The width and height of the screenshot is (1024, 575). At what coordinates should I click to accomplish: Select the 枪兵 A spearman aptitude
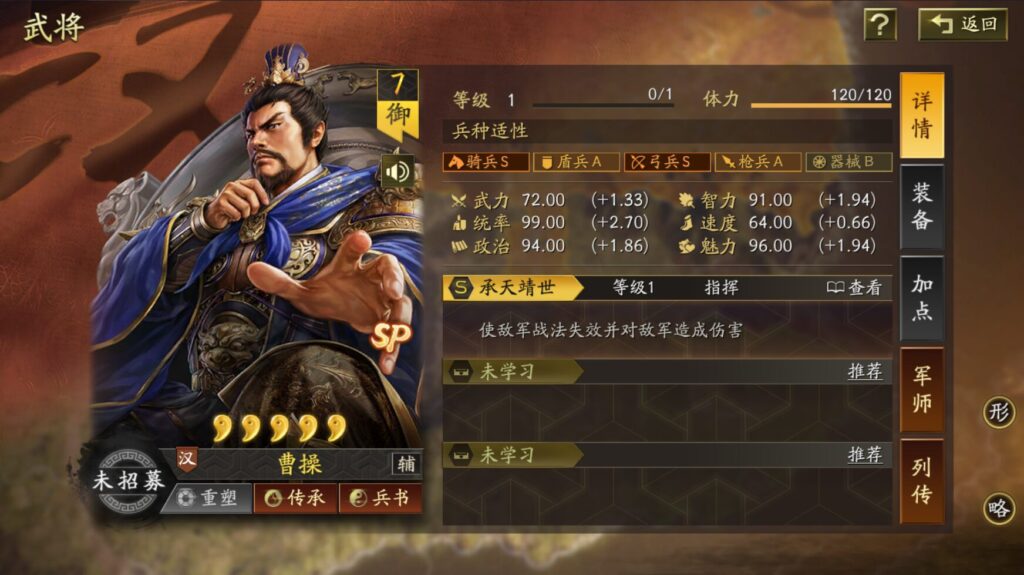tap(758, 162)
